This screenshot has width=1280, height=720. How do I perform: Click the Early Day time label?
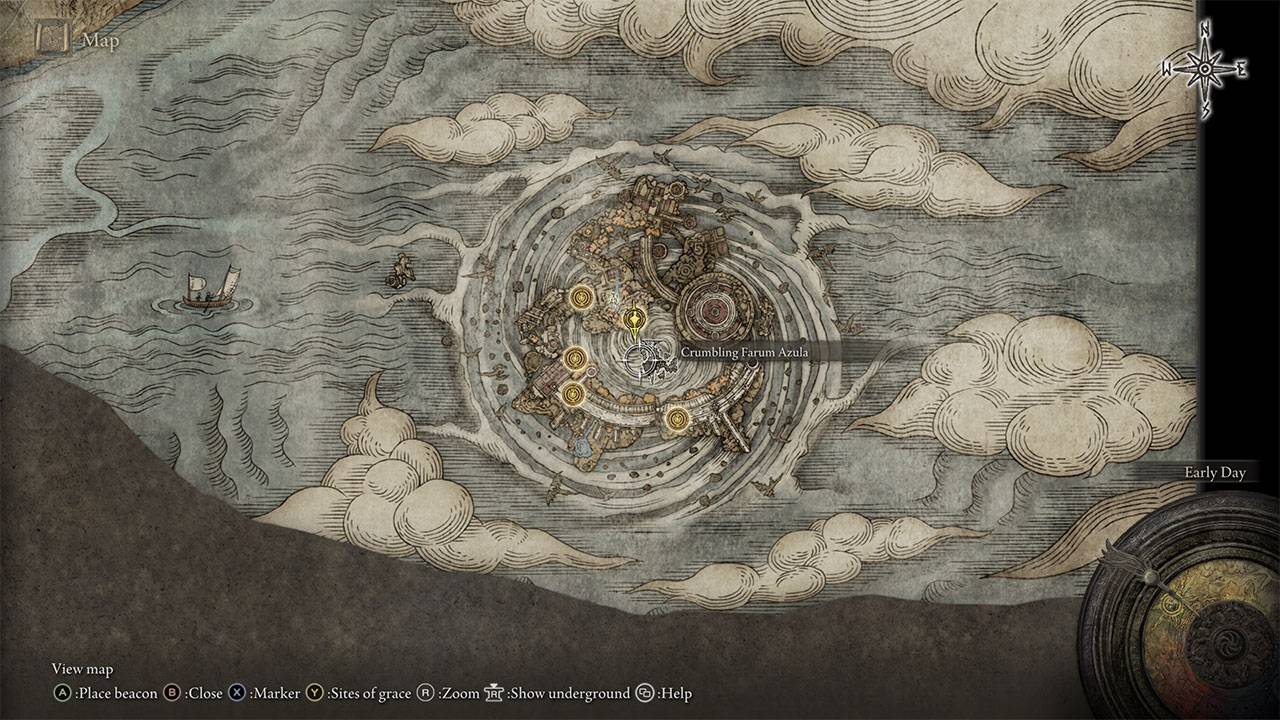click(x=1215, y=473)
